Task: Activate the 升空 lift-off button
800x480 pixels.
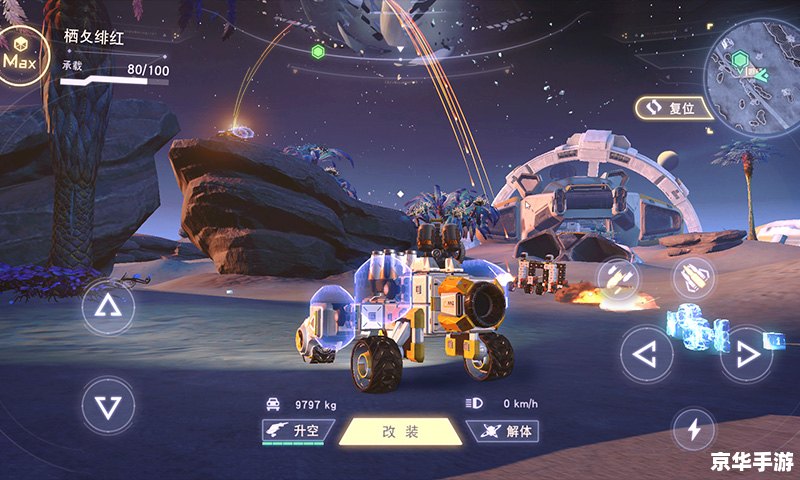Action: pyautogui.click(x=297, y=431)
